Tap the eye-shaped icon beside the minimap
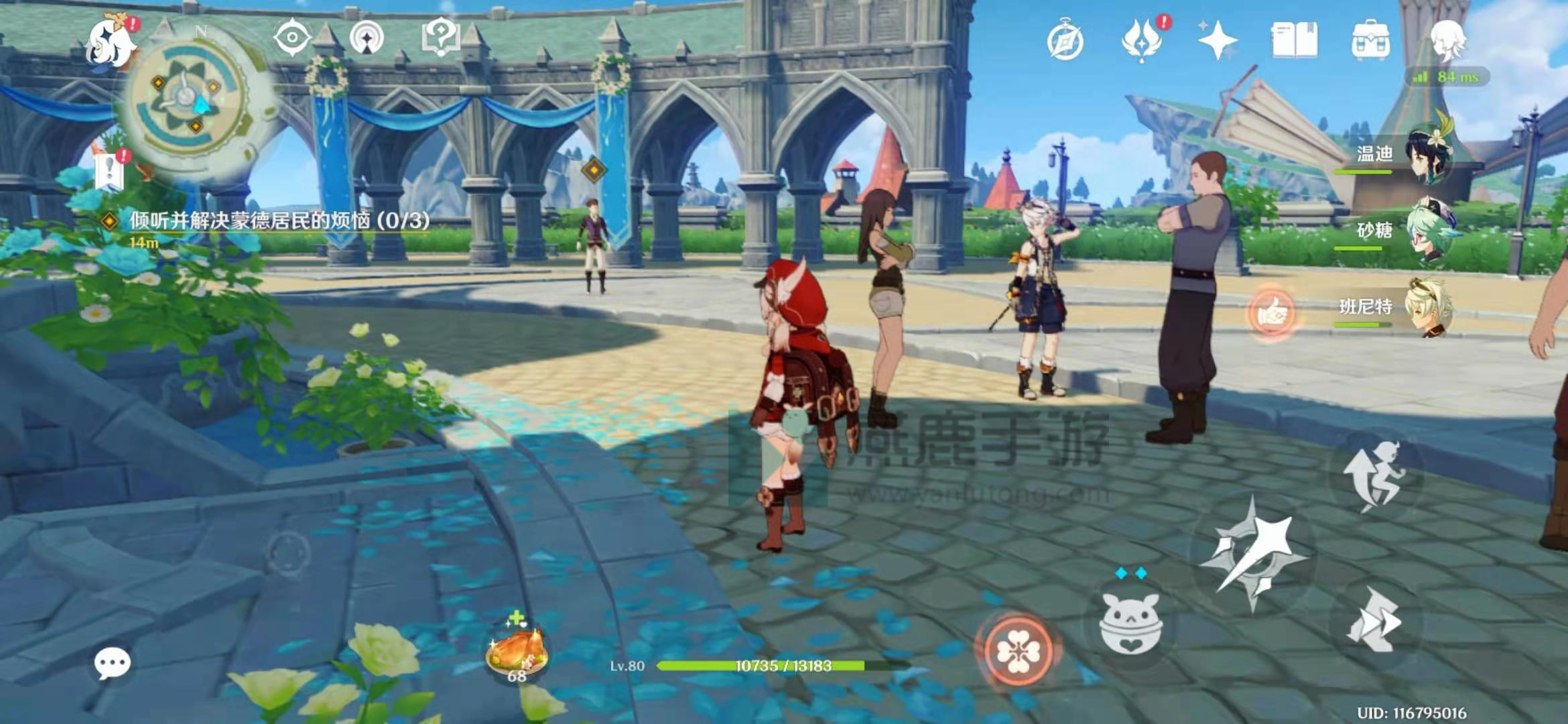This screenshot has height=724, width=1568. (293, 38)
